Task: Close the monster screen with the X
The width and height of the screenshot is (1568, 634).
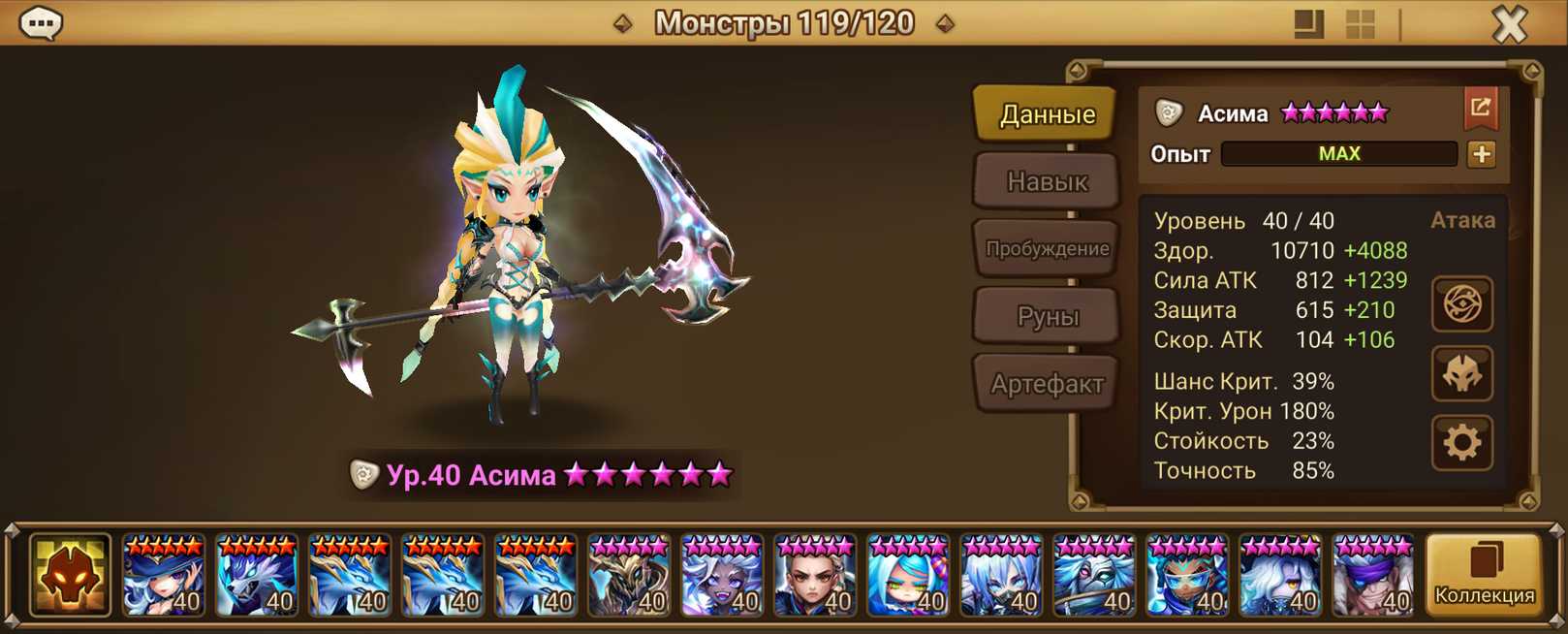Action: tap(1509, 23)
